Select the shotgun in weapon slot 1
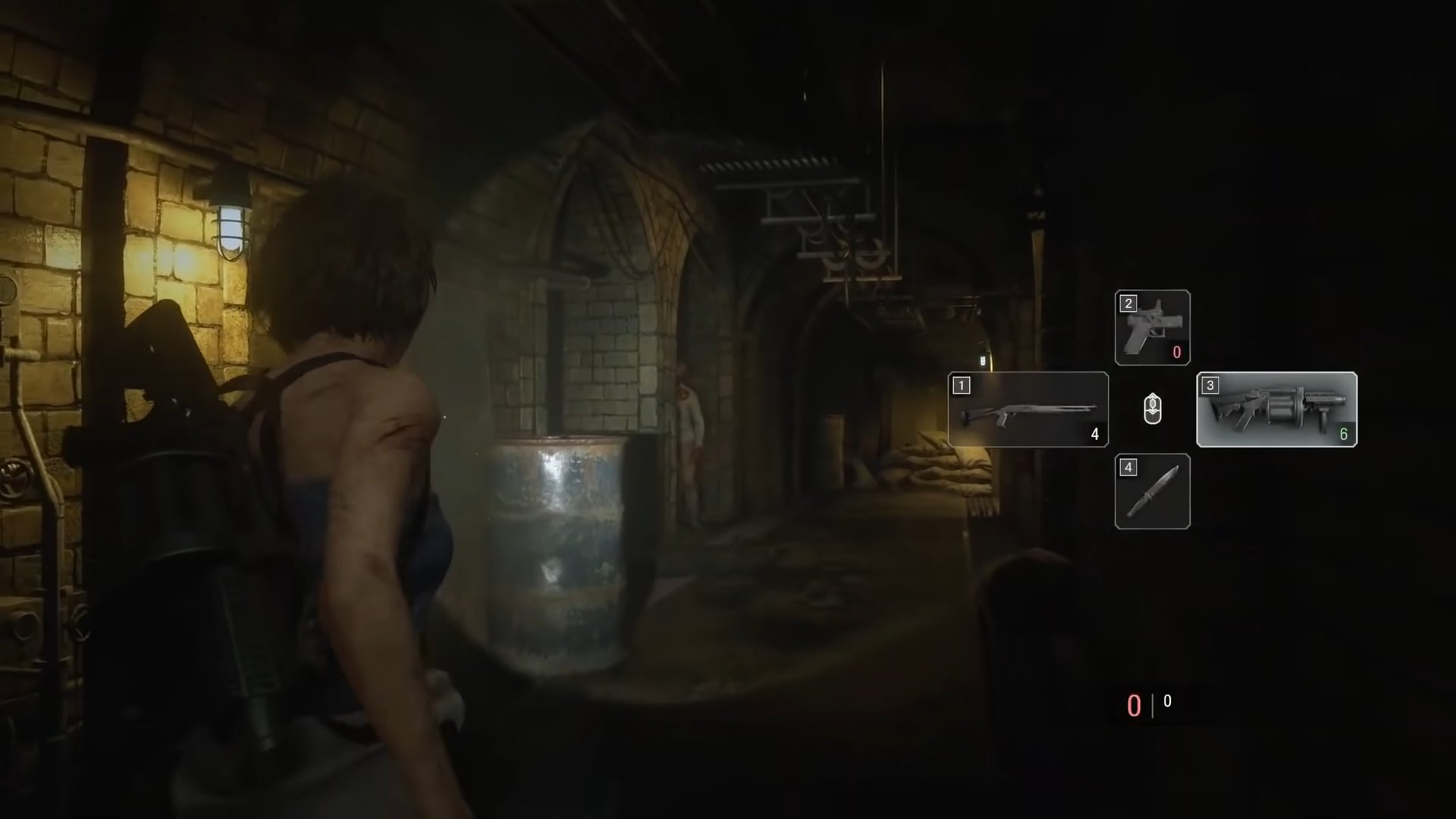Viewport: 1456px width, 819px height. [x=1028, y=409]
